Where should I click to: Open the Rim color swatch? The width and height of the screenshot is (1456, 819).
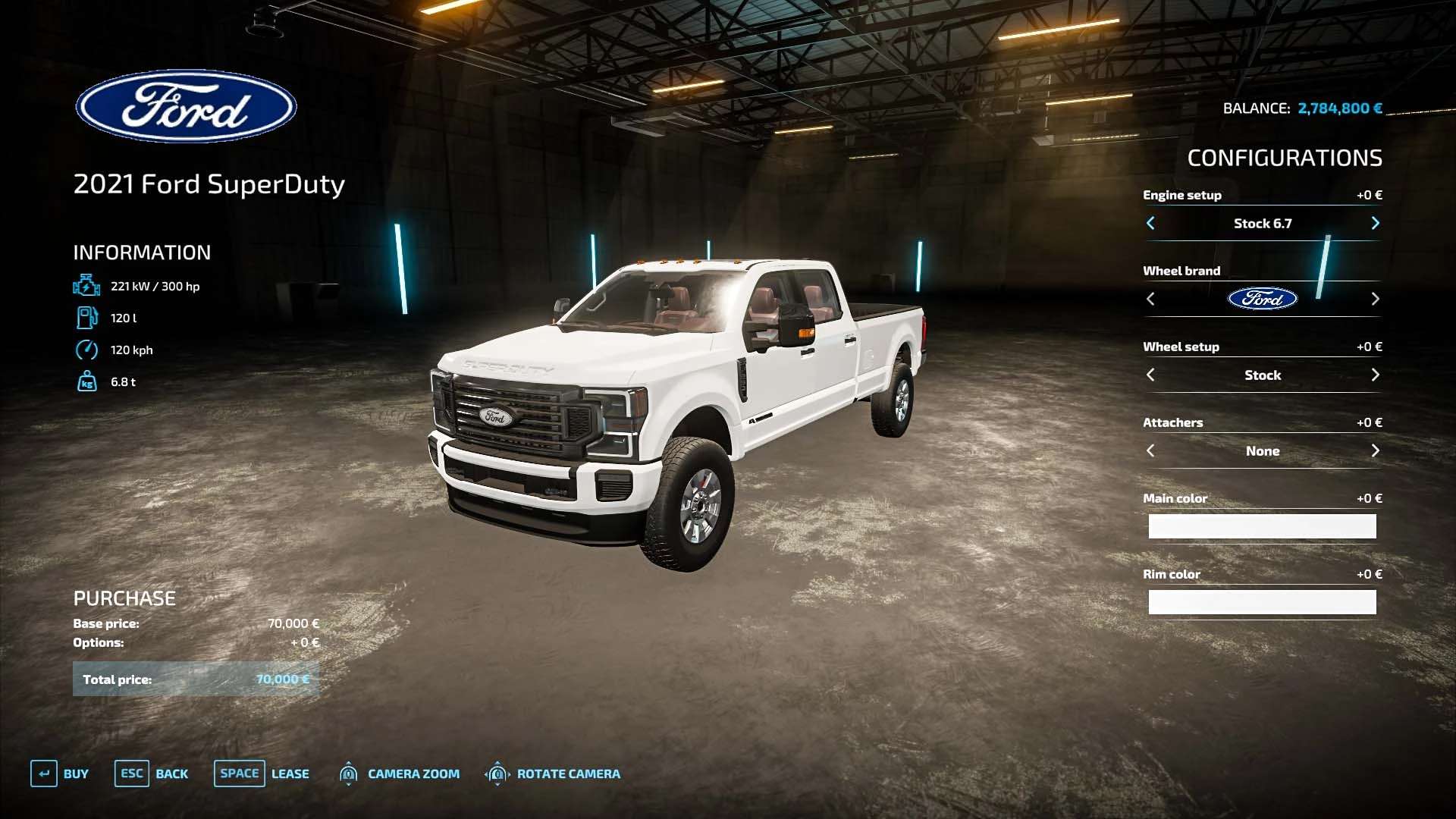(x=1262, y=602)
